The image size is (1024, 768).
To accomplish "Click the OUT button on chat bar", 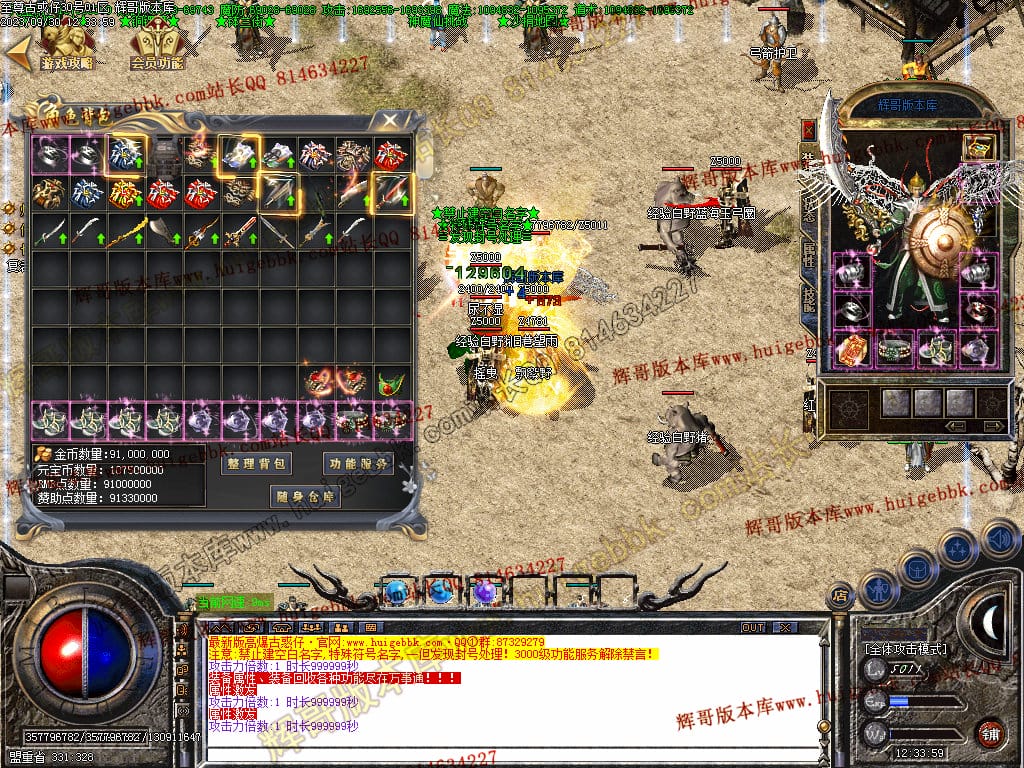I will coord(752,627).
